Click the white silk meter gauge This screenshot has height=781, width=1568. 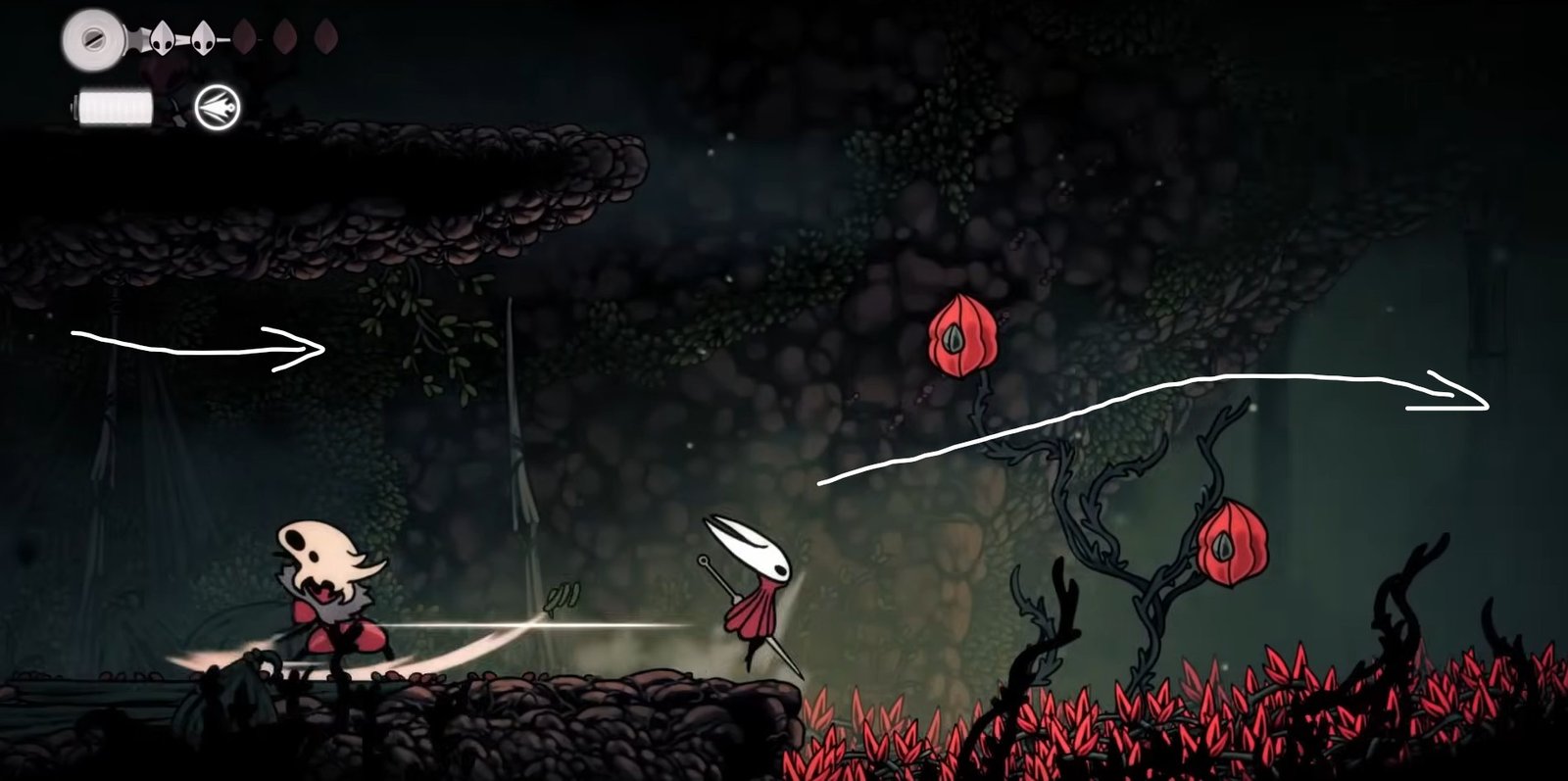[114, 106]
